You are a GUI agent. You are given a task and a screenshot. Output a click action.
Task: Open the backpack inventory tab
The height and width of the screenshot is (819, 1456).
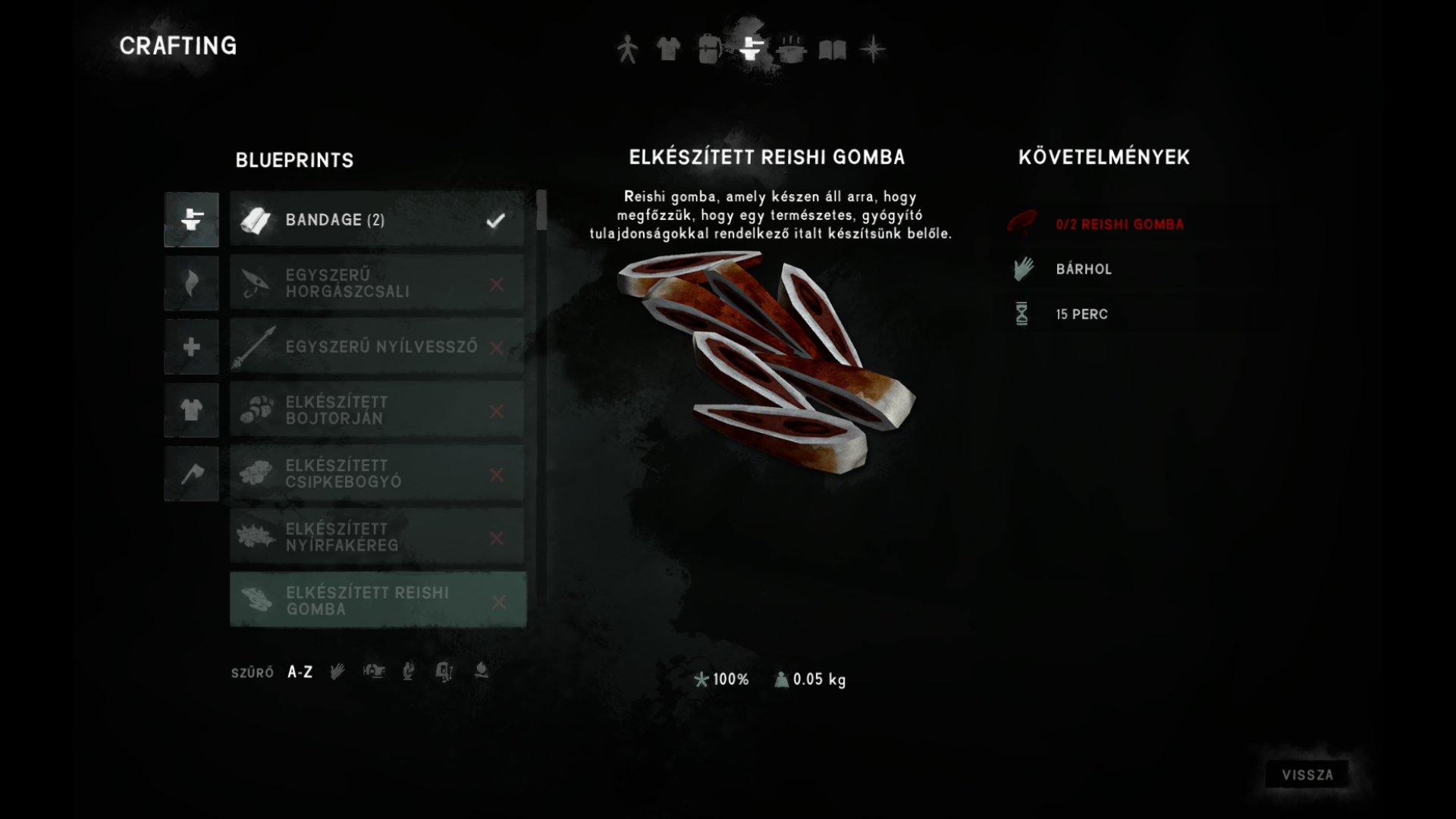pos(709,49)
